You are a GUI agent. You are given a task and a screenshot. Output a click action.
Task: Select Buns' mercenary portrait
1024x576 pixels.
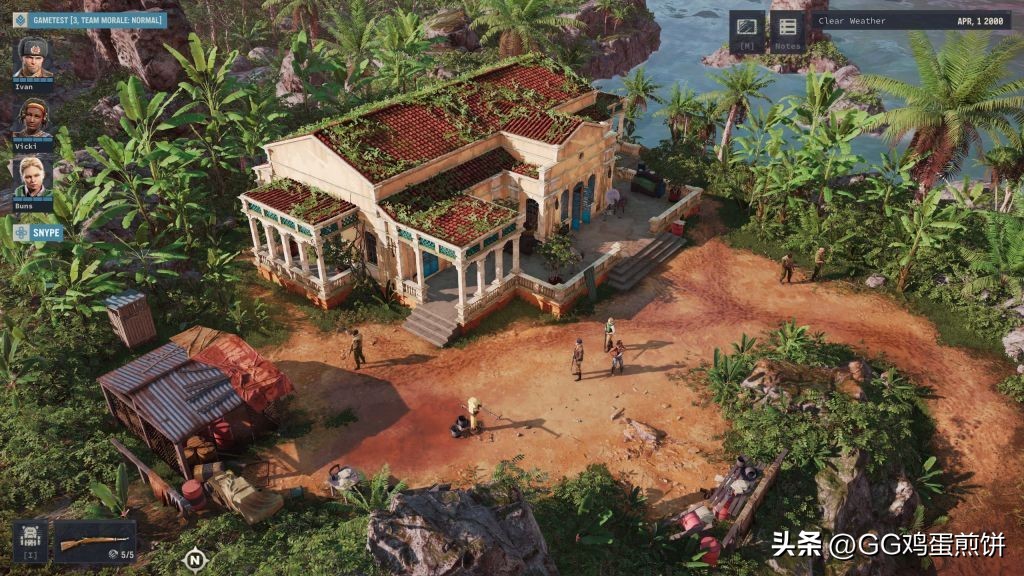pyautogui.click(x=33, y=177)
